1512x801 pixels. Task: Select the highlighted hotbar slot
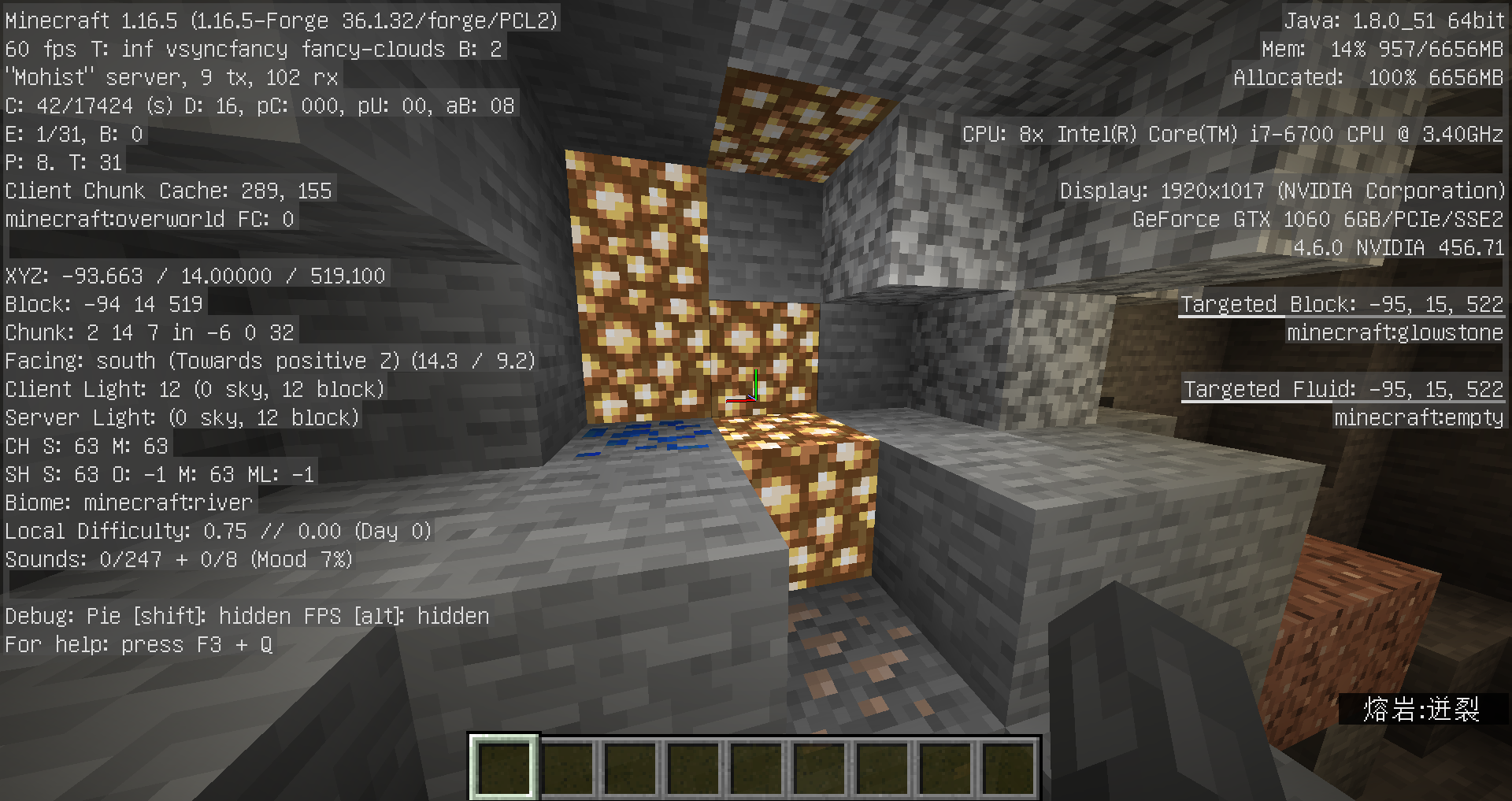pyautogui.click(x=504, y=768)
